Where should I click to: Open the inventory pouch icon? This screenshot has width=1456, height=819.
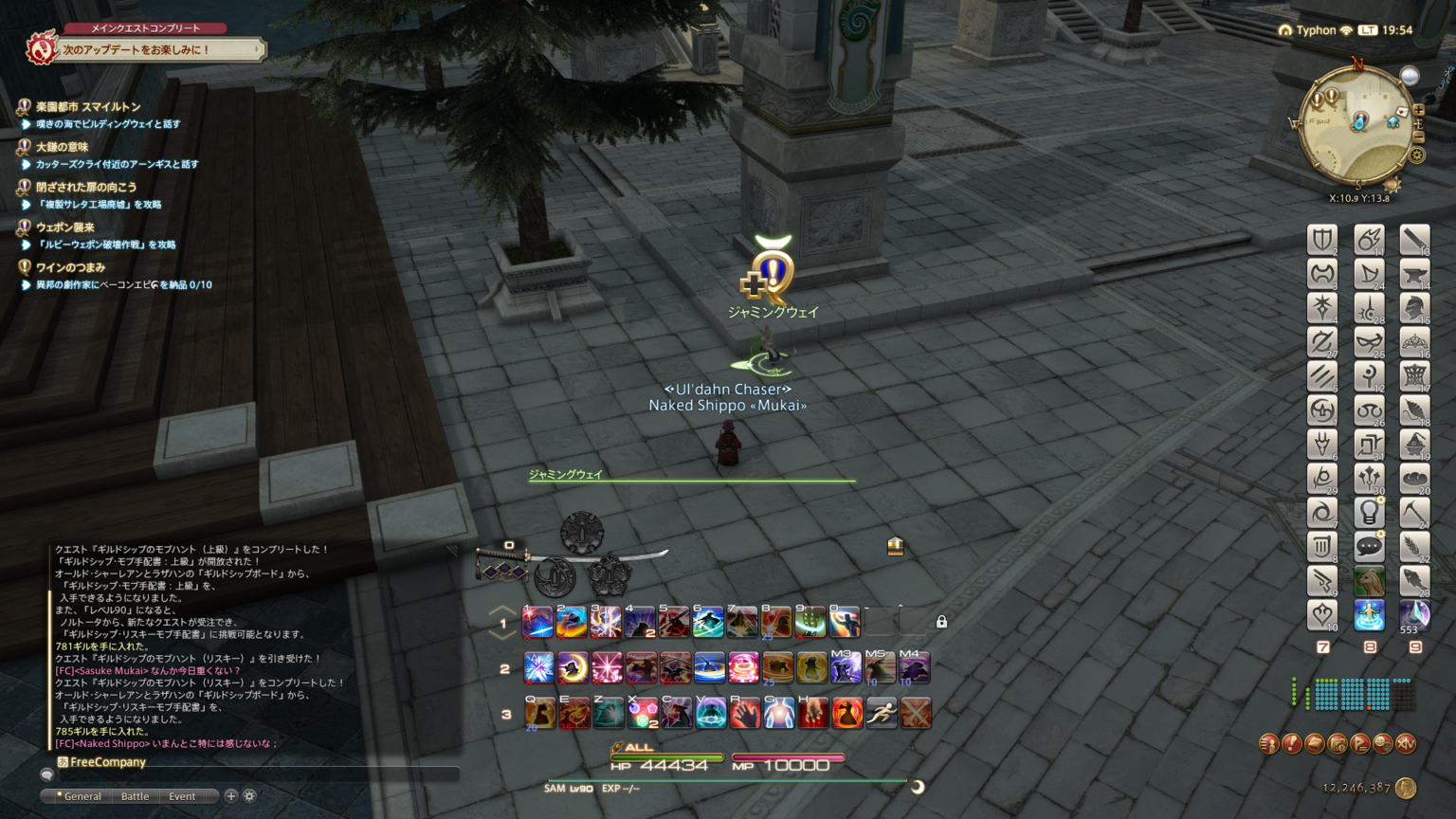click(1314, 744)
